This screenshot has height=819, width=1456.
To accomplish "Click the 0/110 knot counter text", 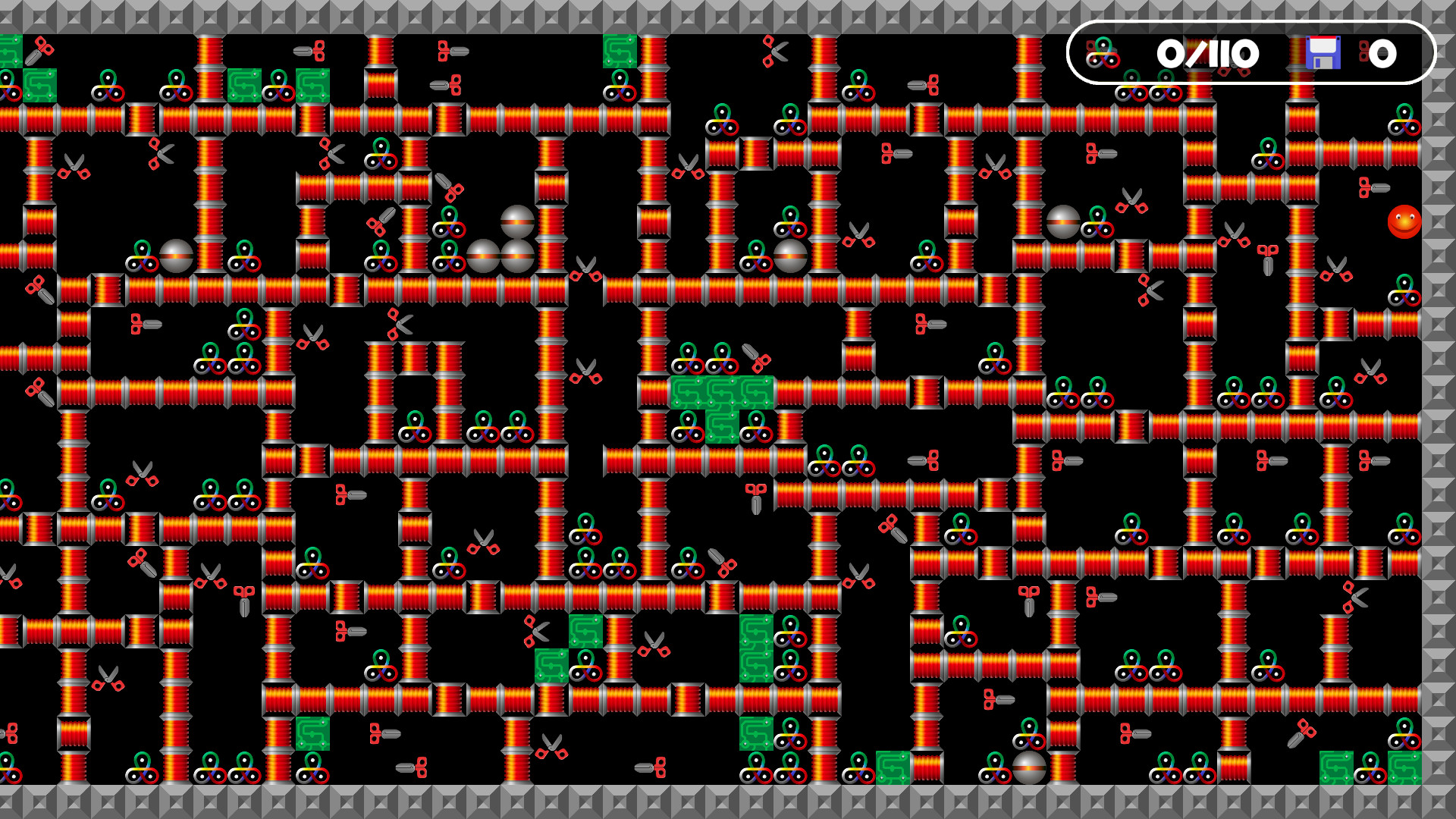I will pyautogui.click(x=1206, y=53).
